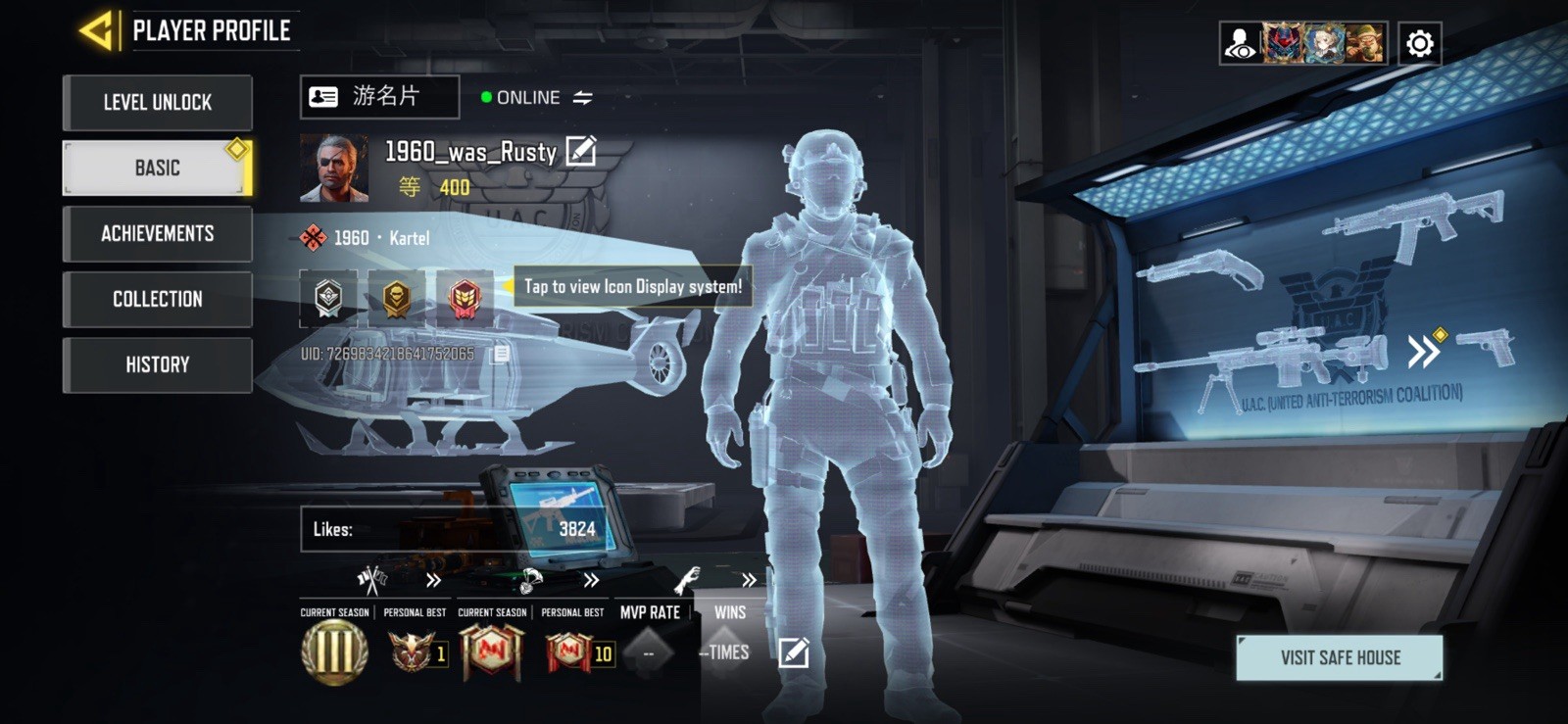Open game settings with the gear icon
This screenshot has width=1568, height=724.
point(1417,40)
